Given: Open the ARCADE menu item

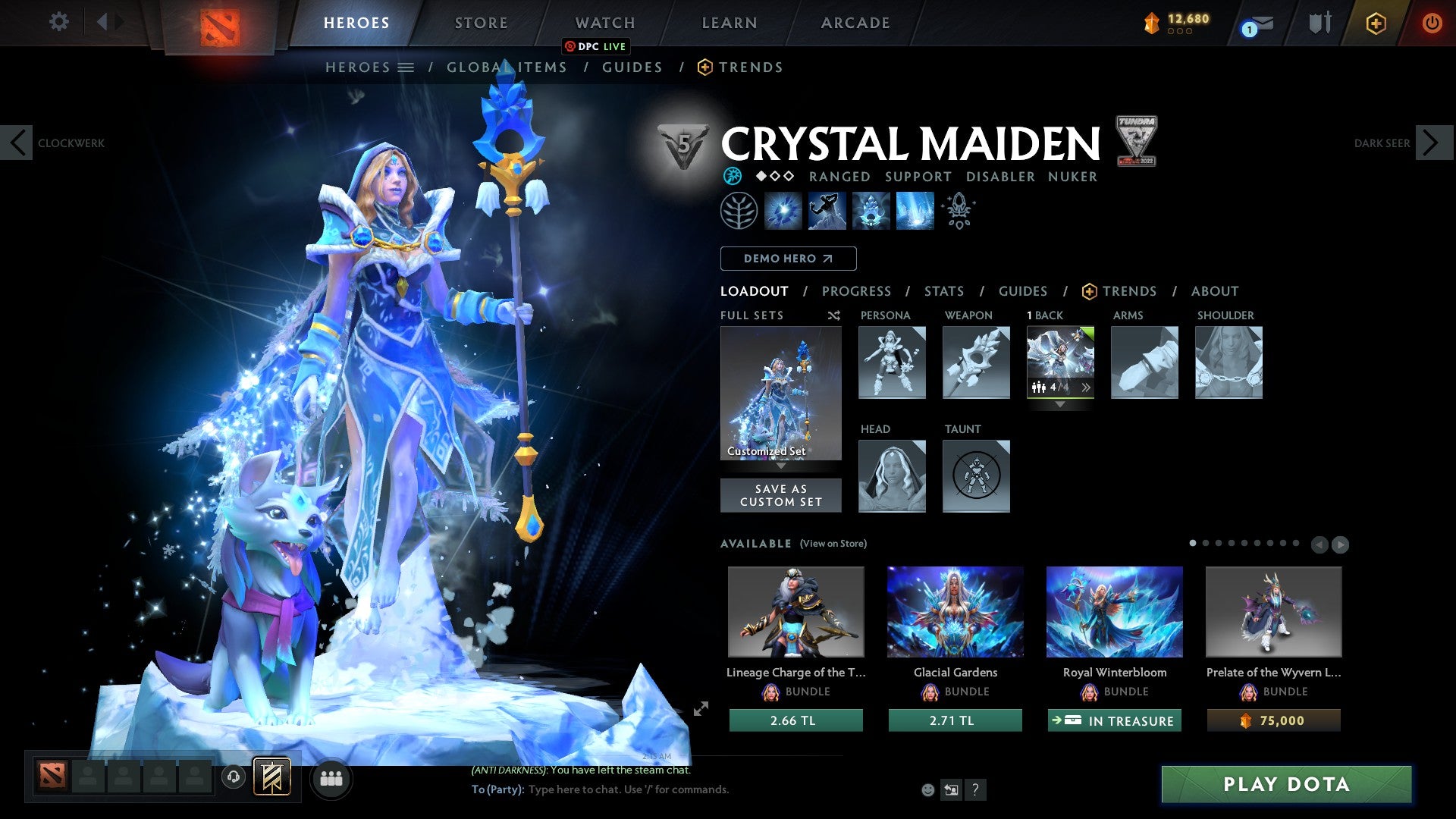Looking at the screenshot, I should pyautogui.click(x=855, y=23).
